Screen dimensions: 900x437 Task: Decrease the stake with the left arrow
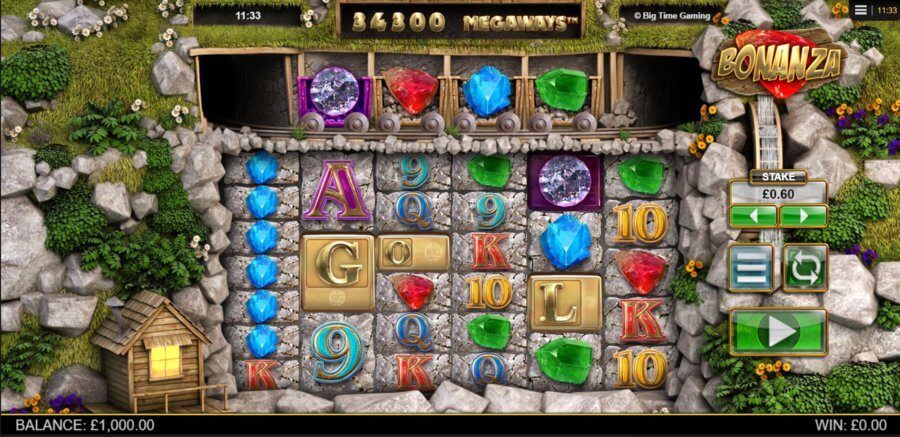coord(753,216)
